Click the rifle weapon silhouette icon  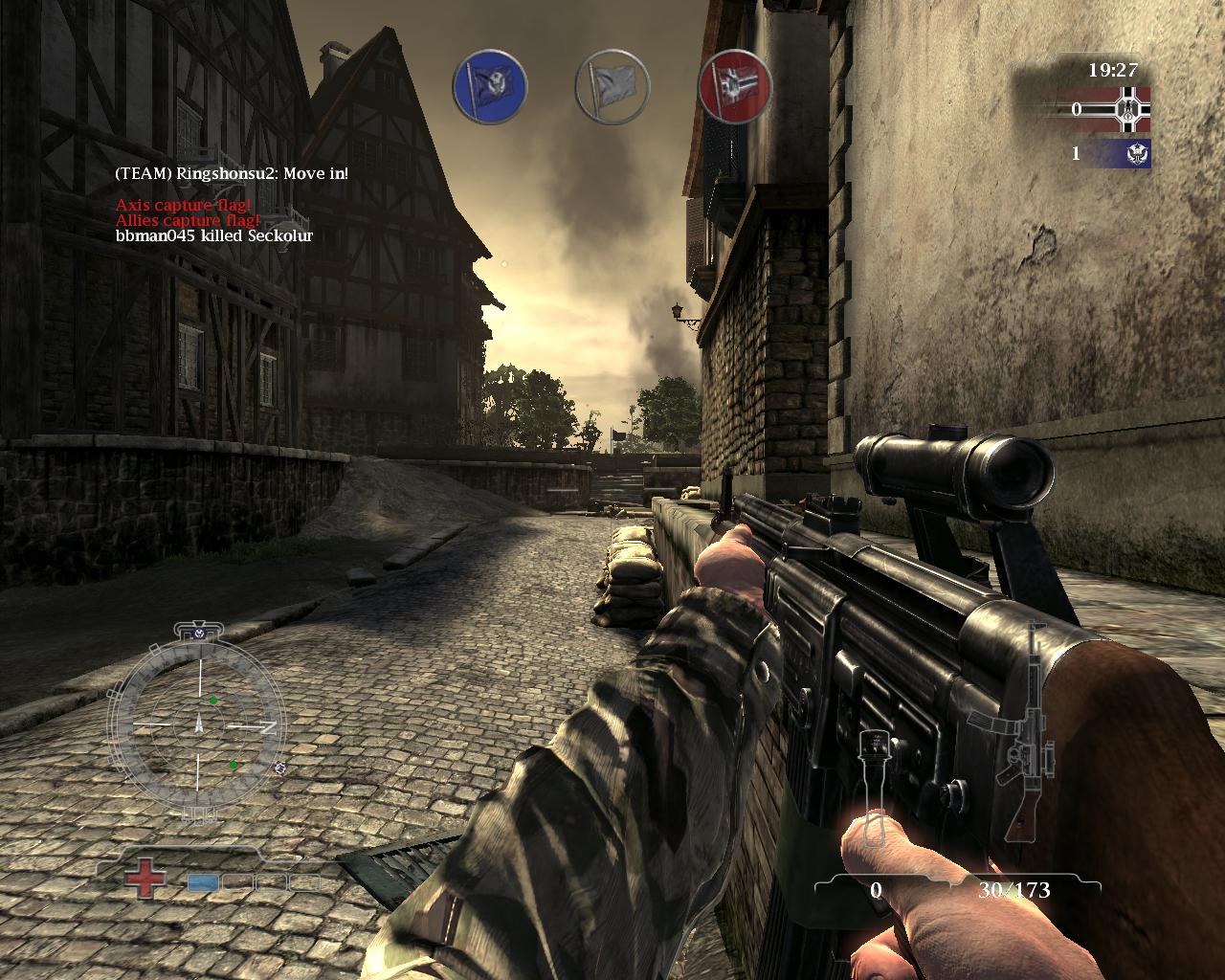(x=1022, y=727)
